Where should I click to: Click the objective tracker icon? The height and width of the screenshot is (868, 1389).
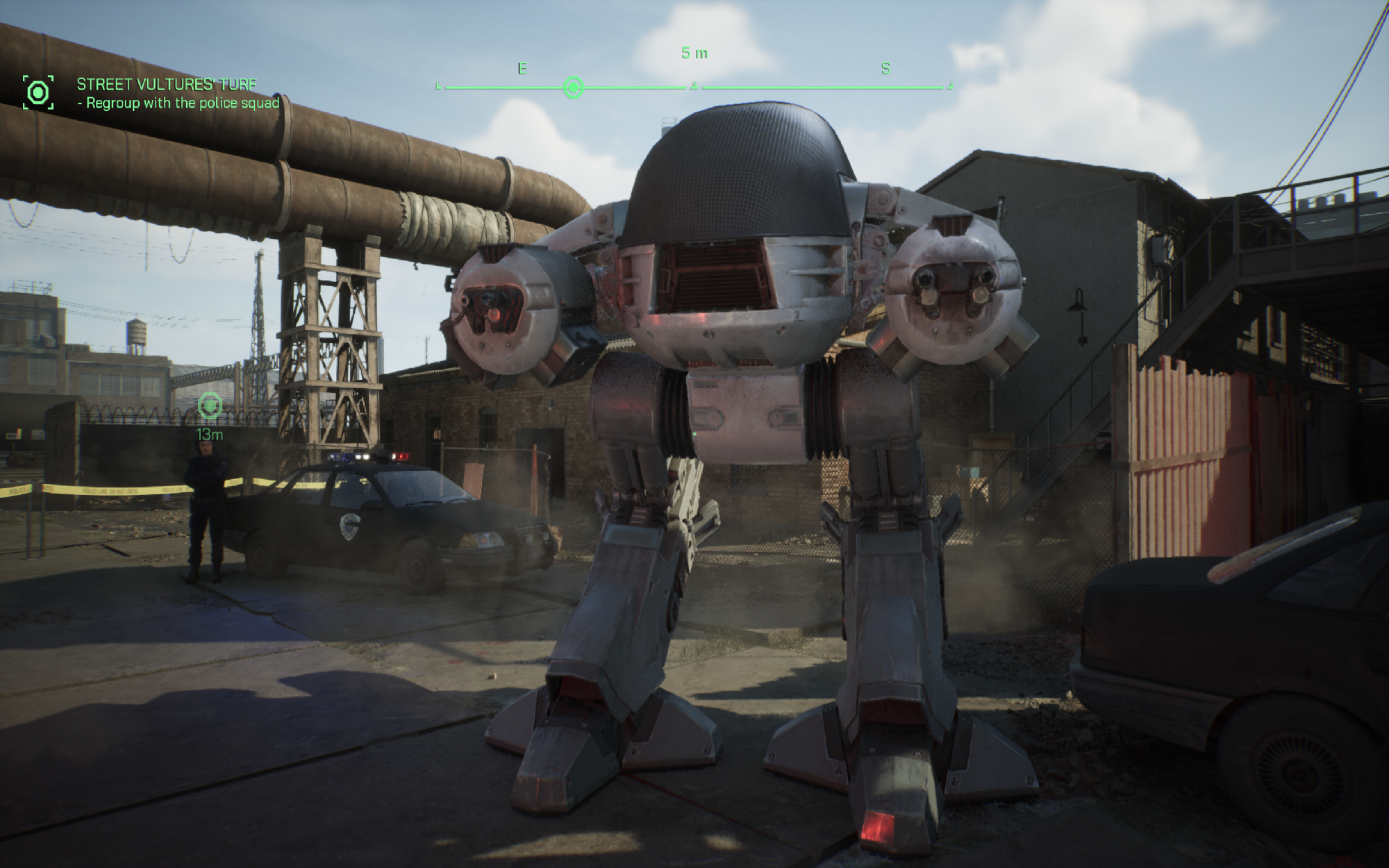(x=38, y=92)
